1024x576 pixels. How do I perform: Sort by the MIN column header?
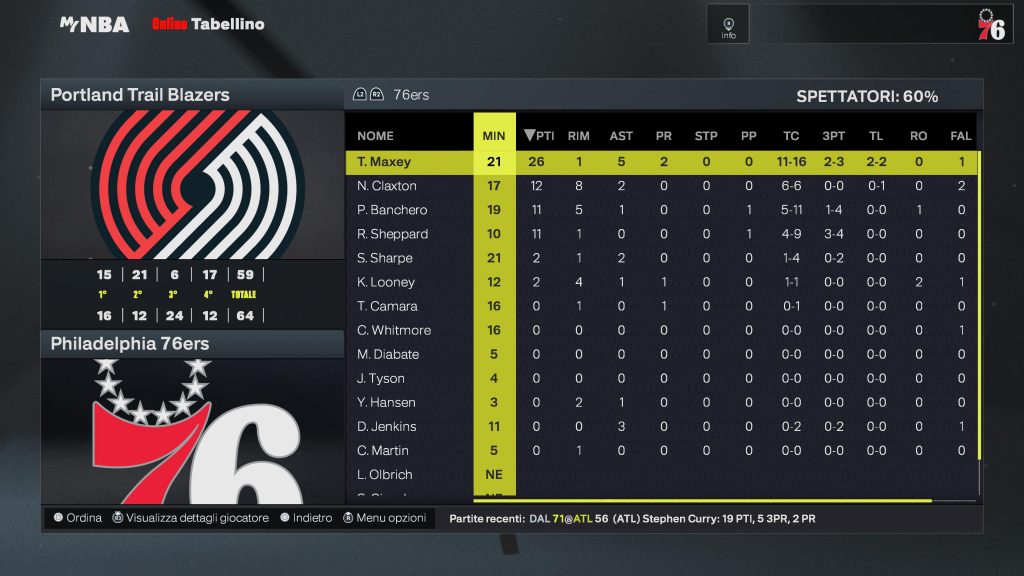(x=494, y=136)
